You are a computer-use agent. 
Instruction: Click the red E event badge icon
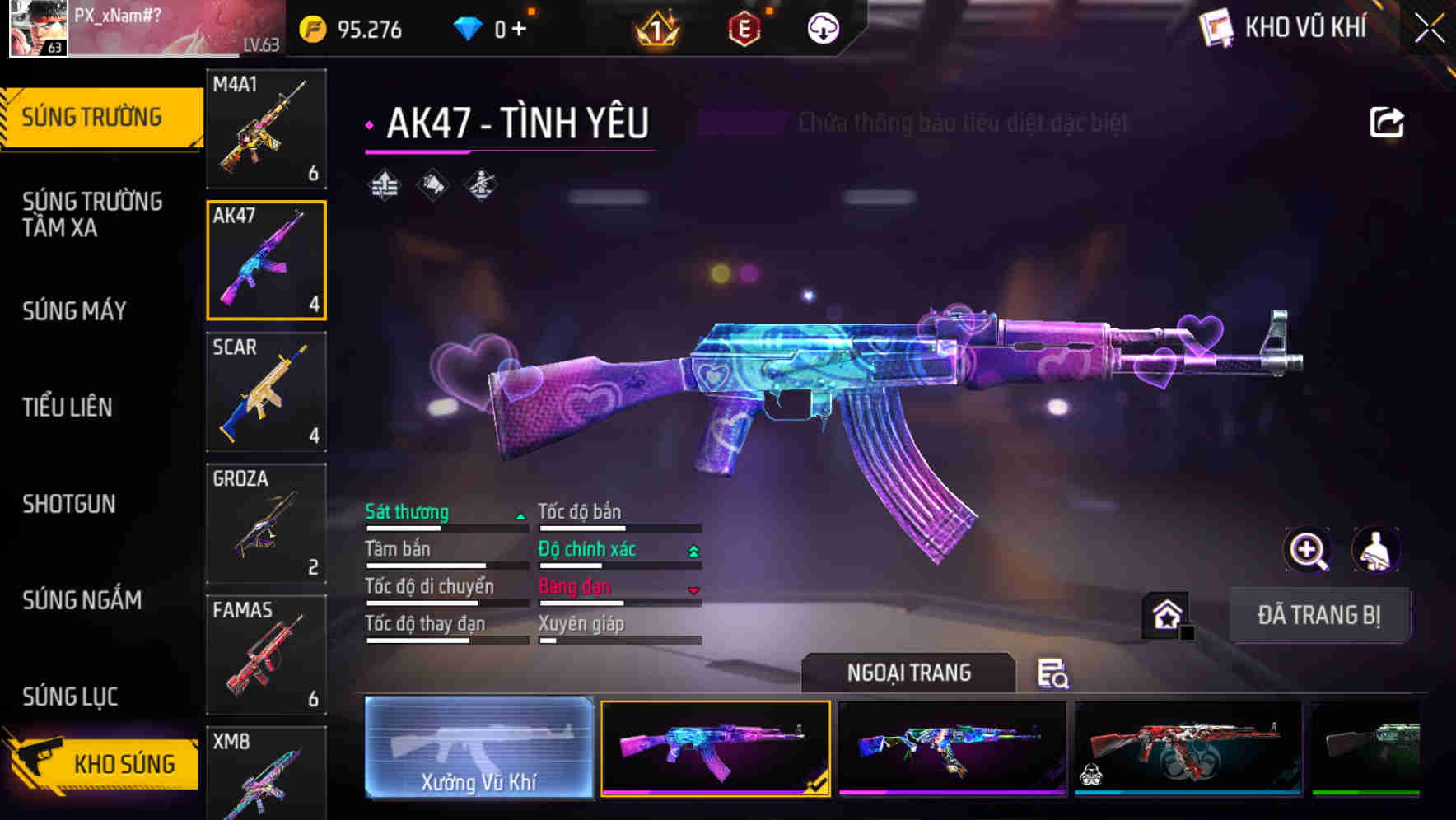coord(744,30)
